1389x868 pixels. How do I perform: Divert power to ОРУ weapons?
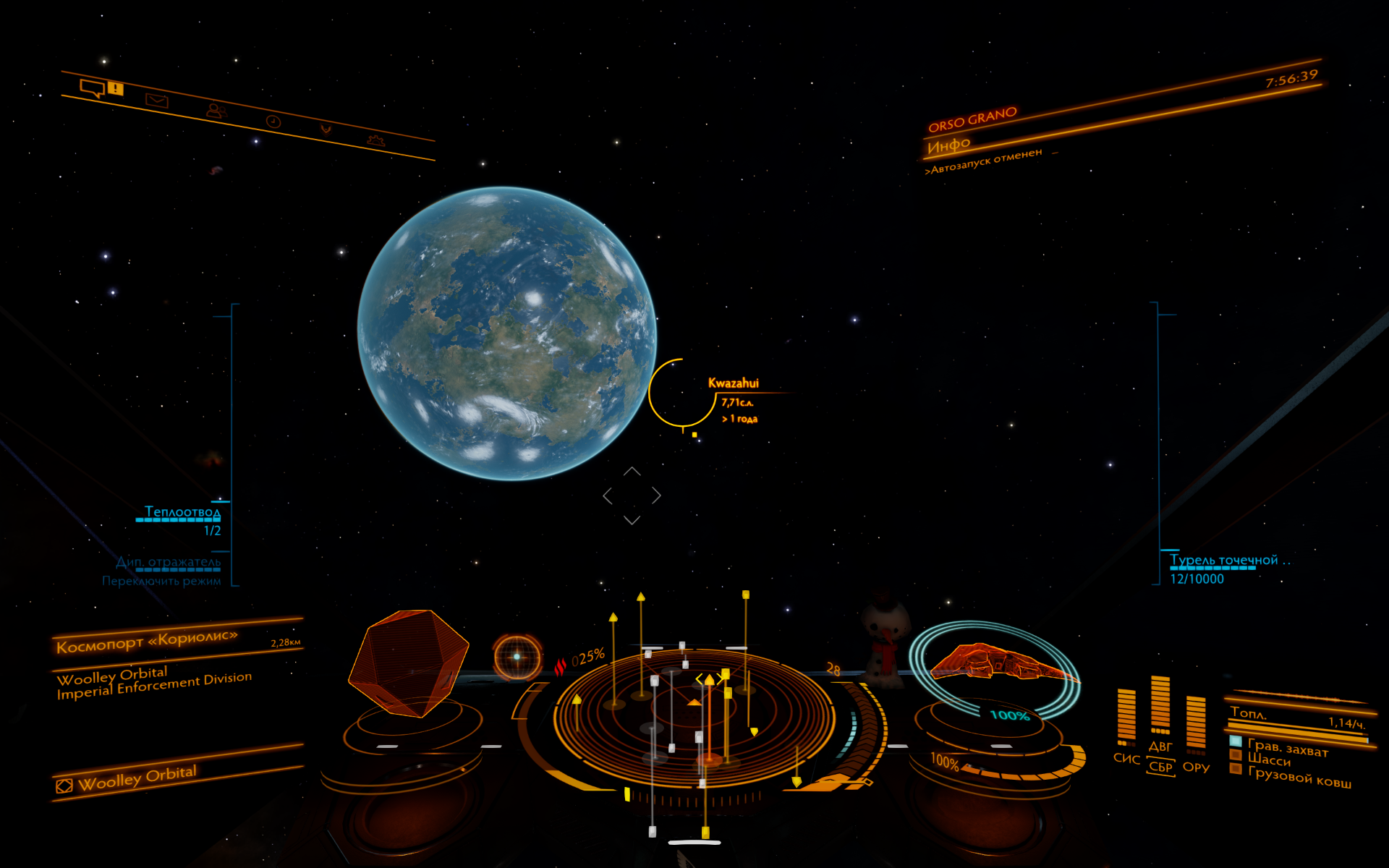click(x=1196, y=767)
